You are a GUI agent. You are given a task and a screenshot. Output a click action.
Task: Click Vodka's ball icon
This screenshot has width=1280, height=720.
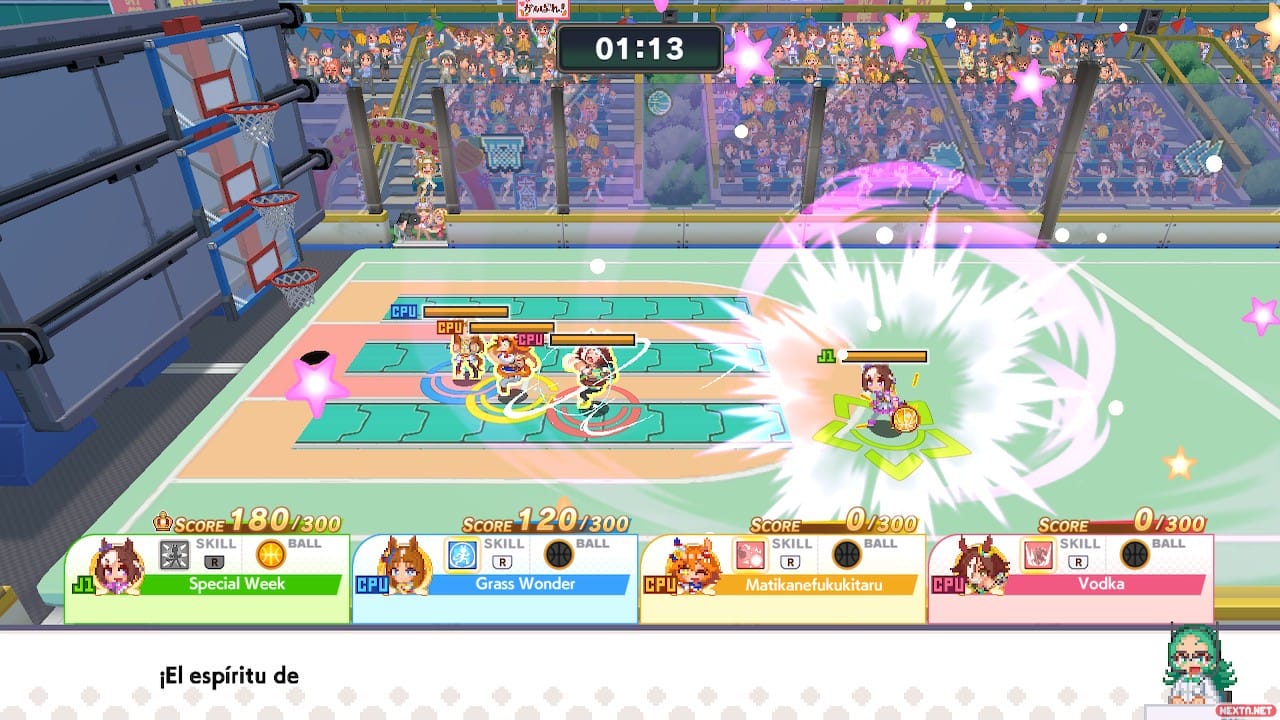(1137, 553)
